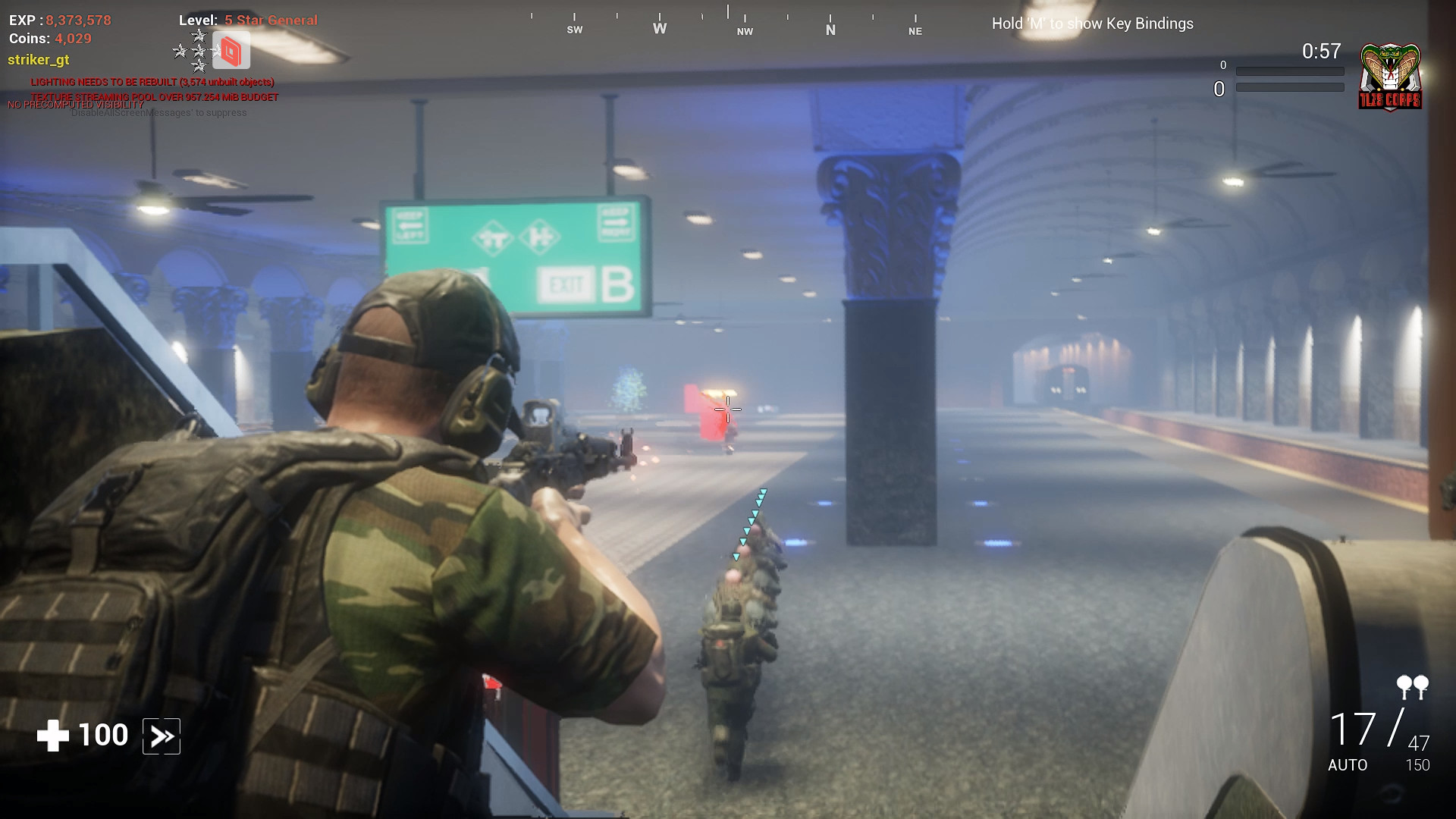The width and height of the screenshot is (1456, 819).
Task: Click the red book badge beside the rank stars
Action: click(x=231, y=51)
